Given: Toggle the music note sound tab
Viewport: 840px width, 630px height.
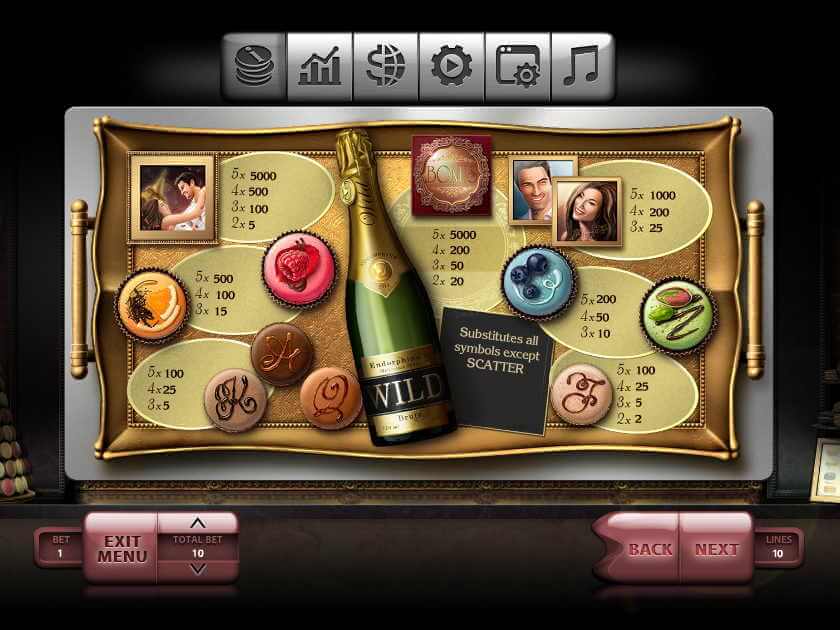Looking at the screenshot, I should 582,67.
